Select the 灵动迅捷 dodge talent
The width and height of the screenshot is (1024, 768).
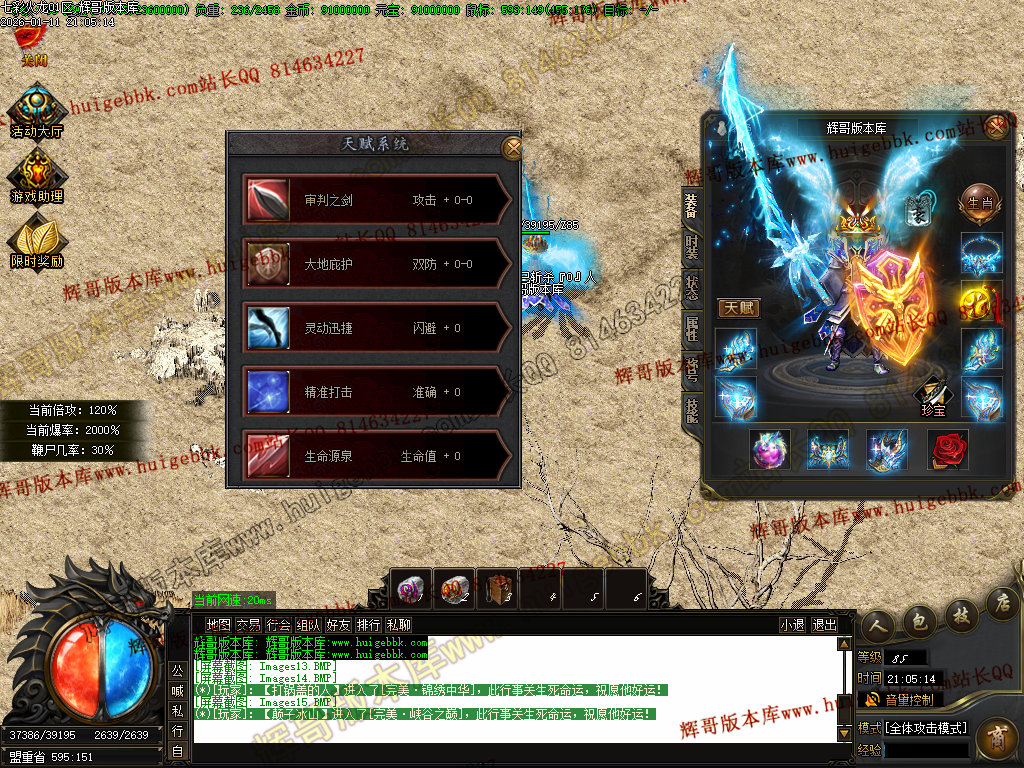pos(376,328)
